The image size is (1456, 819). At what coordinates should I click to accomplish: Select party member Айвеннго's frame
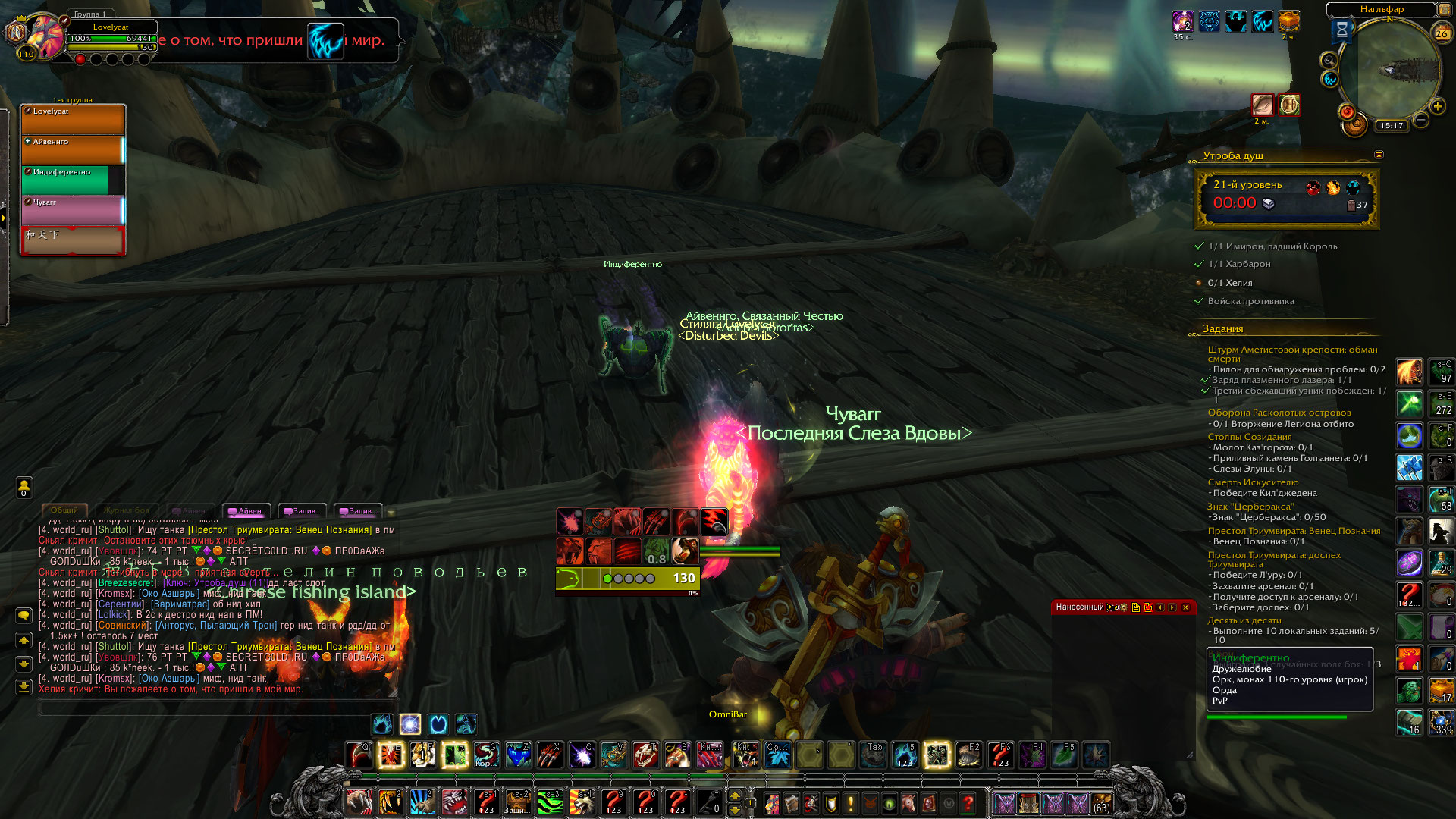(x=73, y=150)
